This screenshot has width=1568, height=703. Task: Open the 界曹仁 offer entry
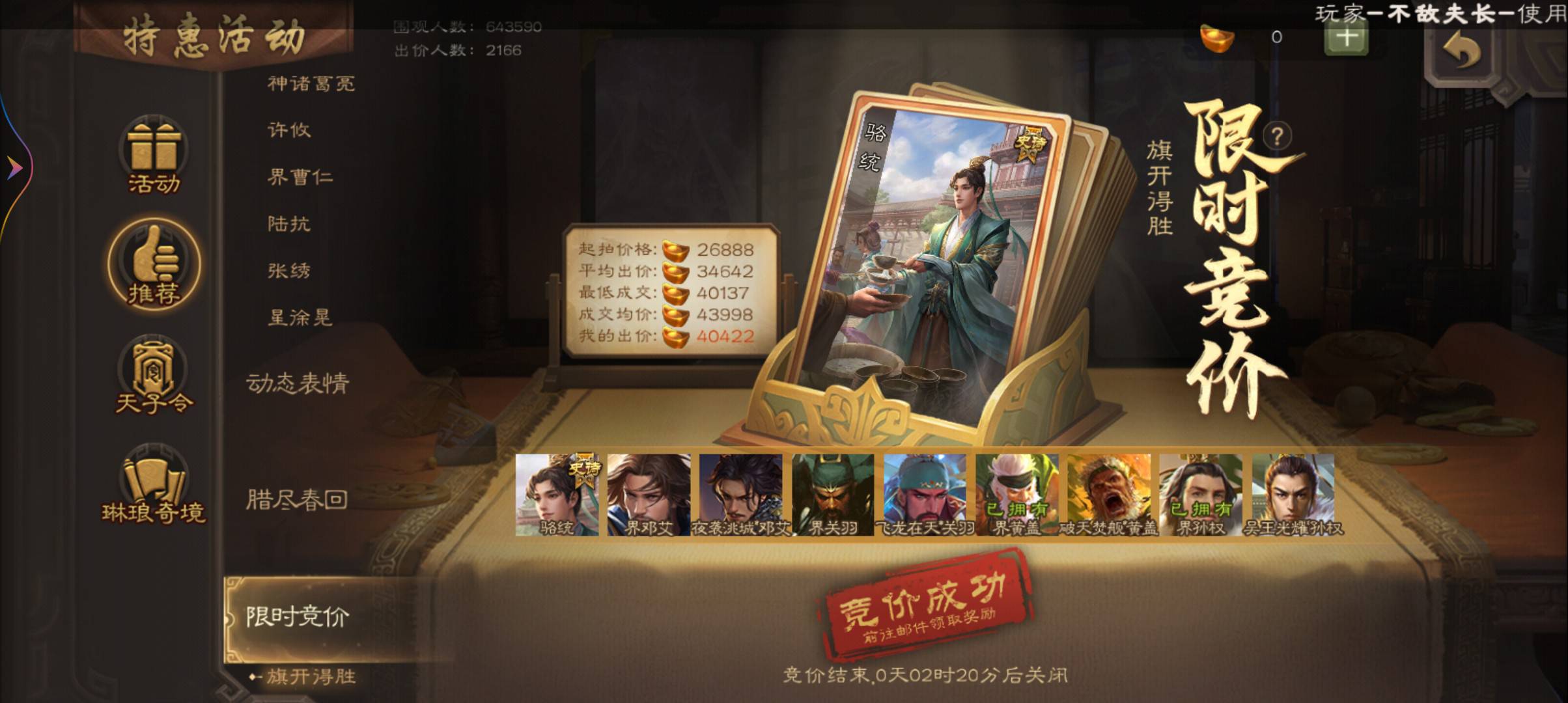coord(300,177)
